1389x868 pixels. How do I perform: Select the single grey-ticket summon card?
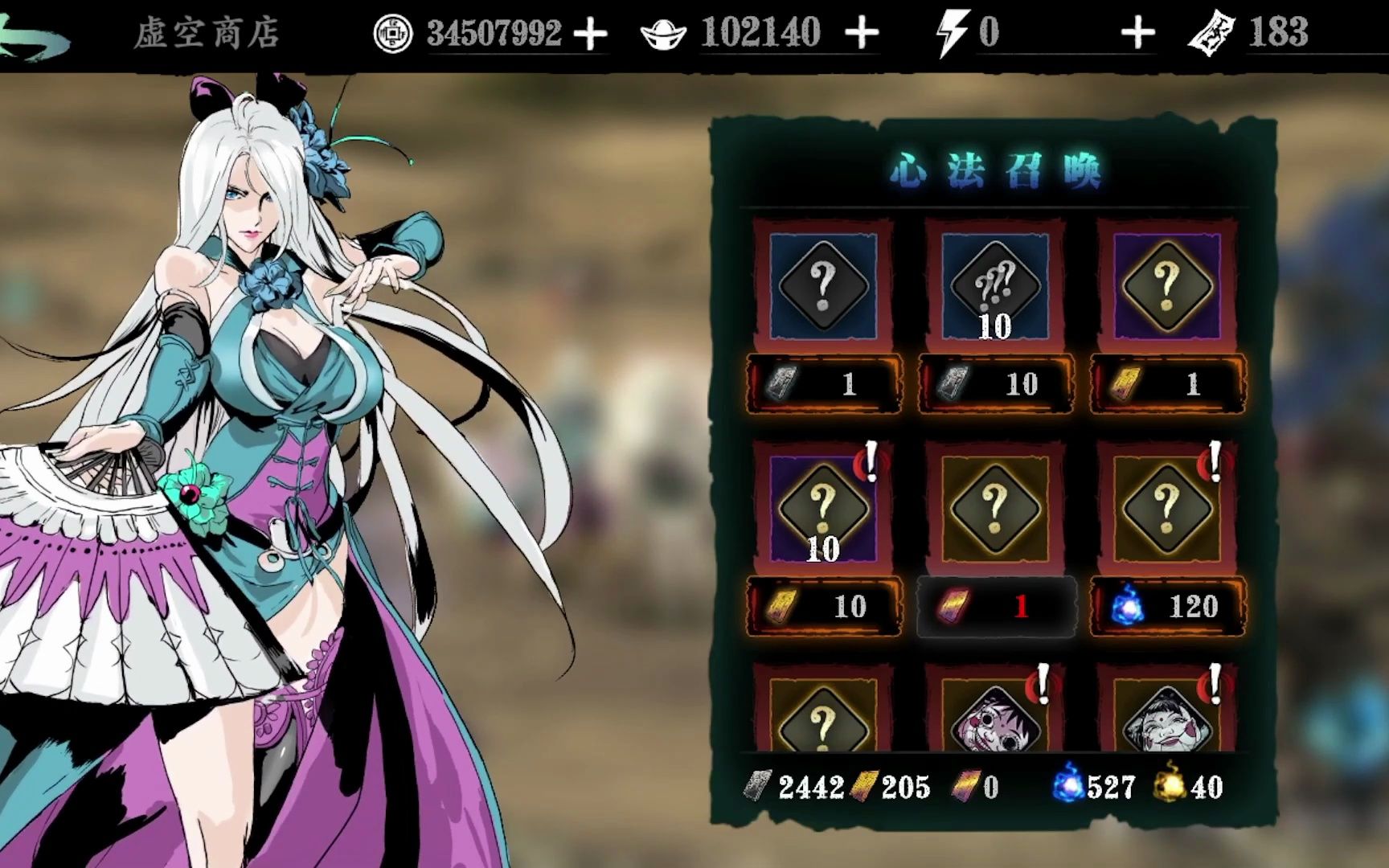[x=823, y=285]
